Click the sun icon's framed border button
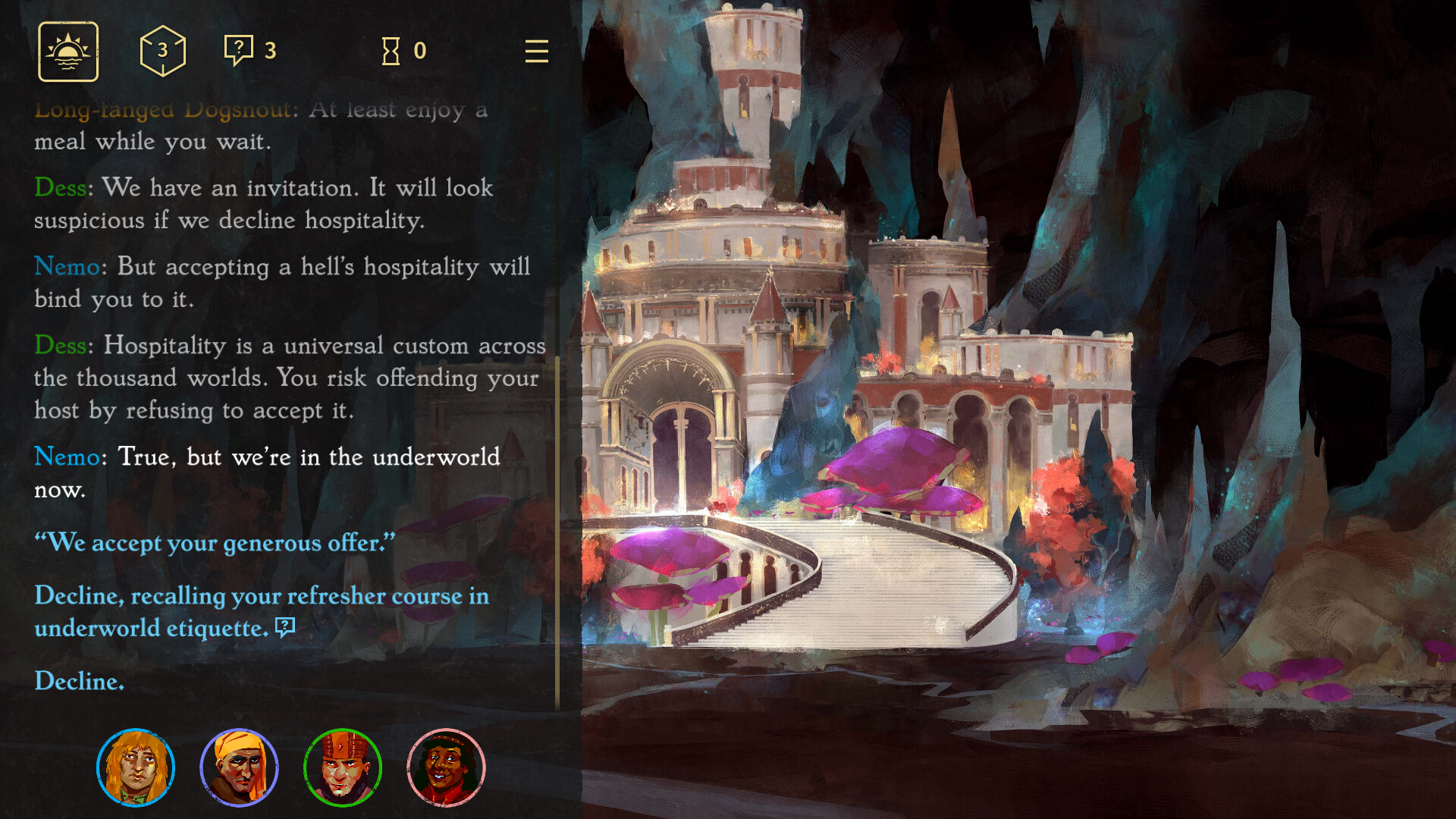1456x819 pixels. tap(67, 52)
